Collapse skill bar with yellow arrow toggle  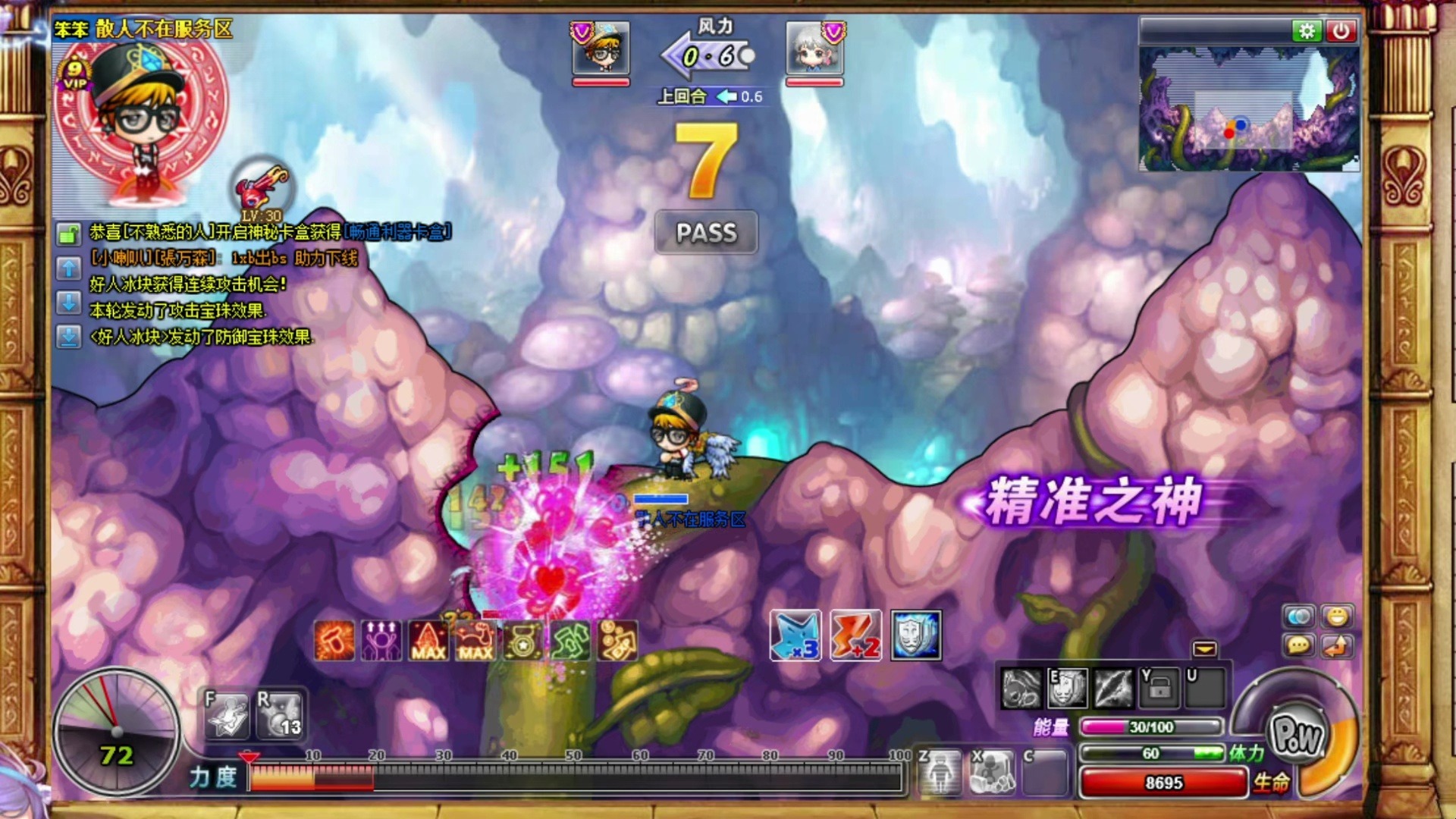[x=1204, y=649]
